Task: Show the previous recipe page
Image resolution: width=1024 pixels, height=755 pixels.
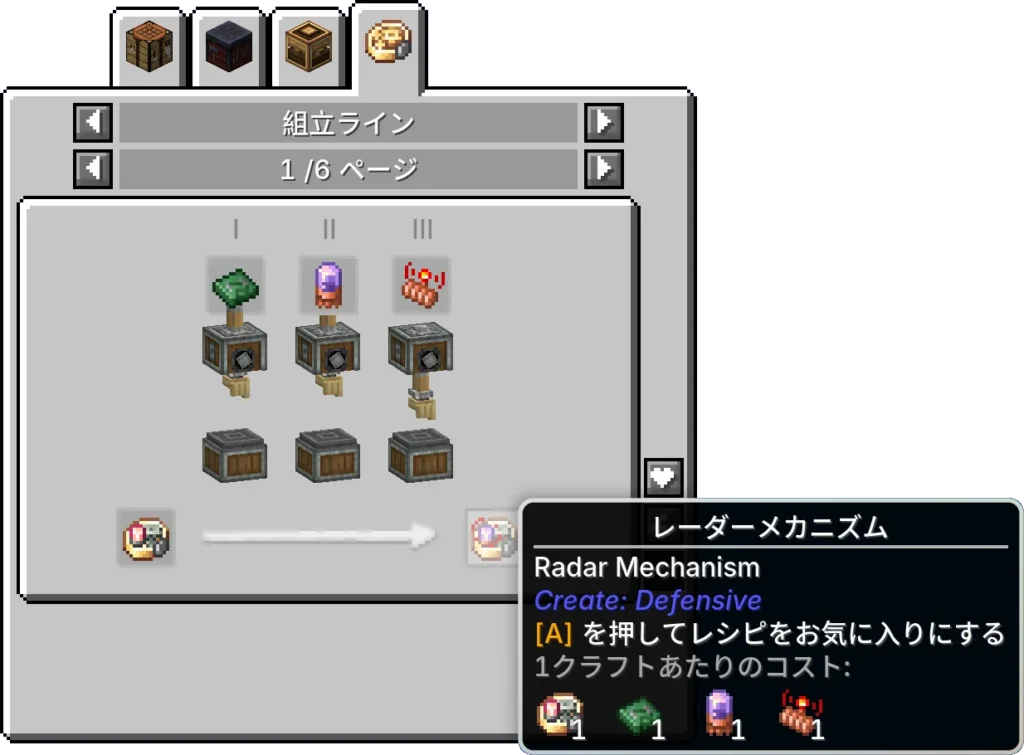Action: (x=93, y=169)
